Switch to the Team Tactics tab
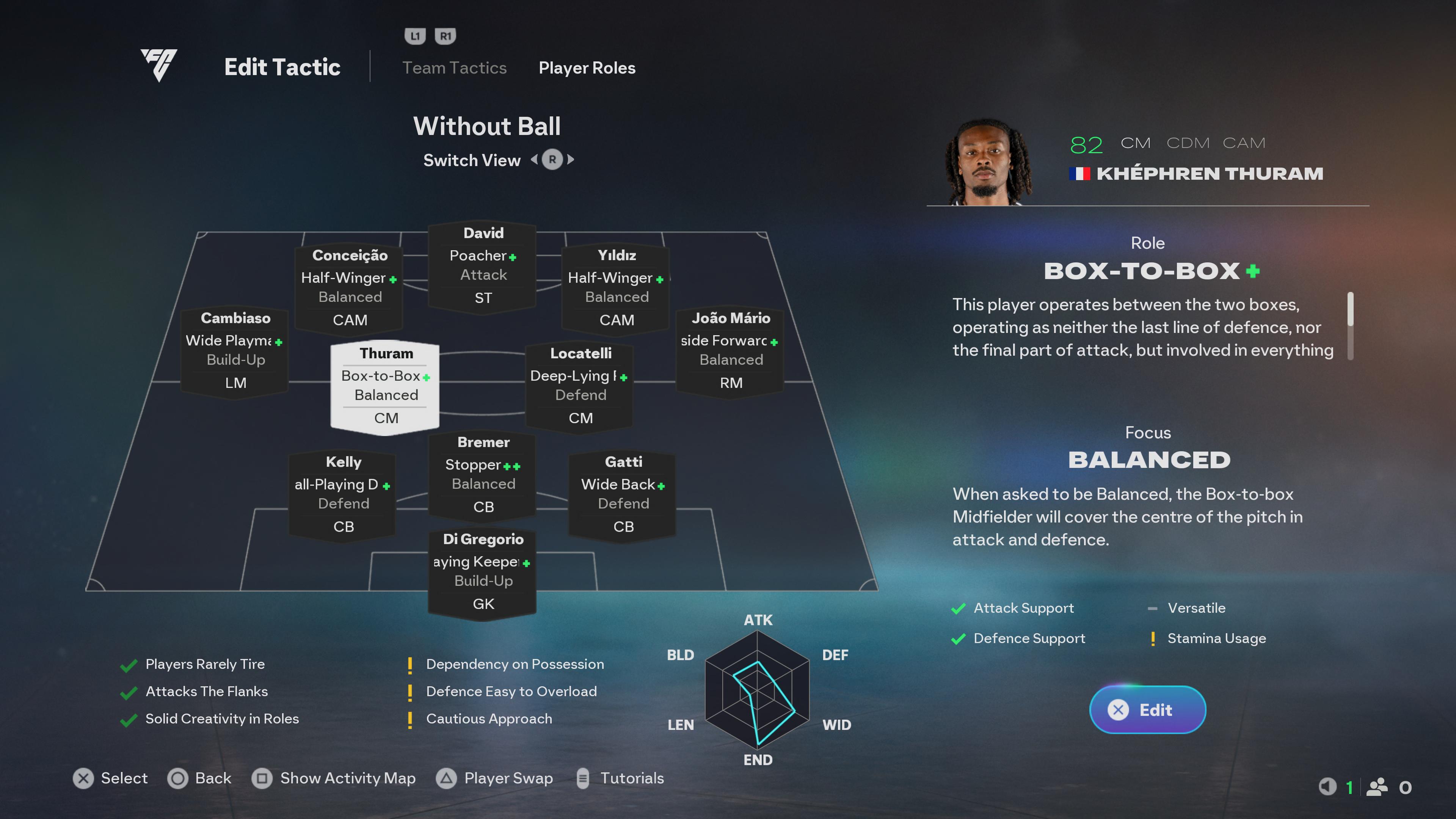1456x819 pixels. point(454,68)
